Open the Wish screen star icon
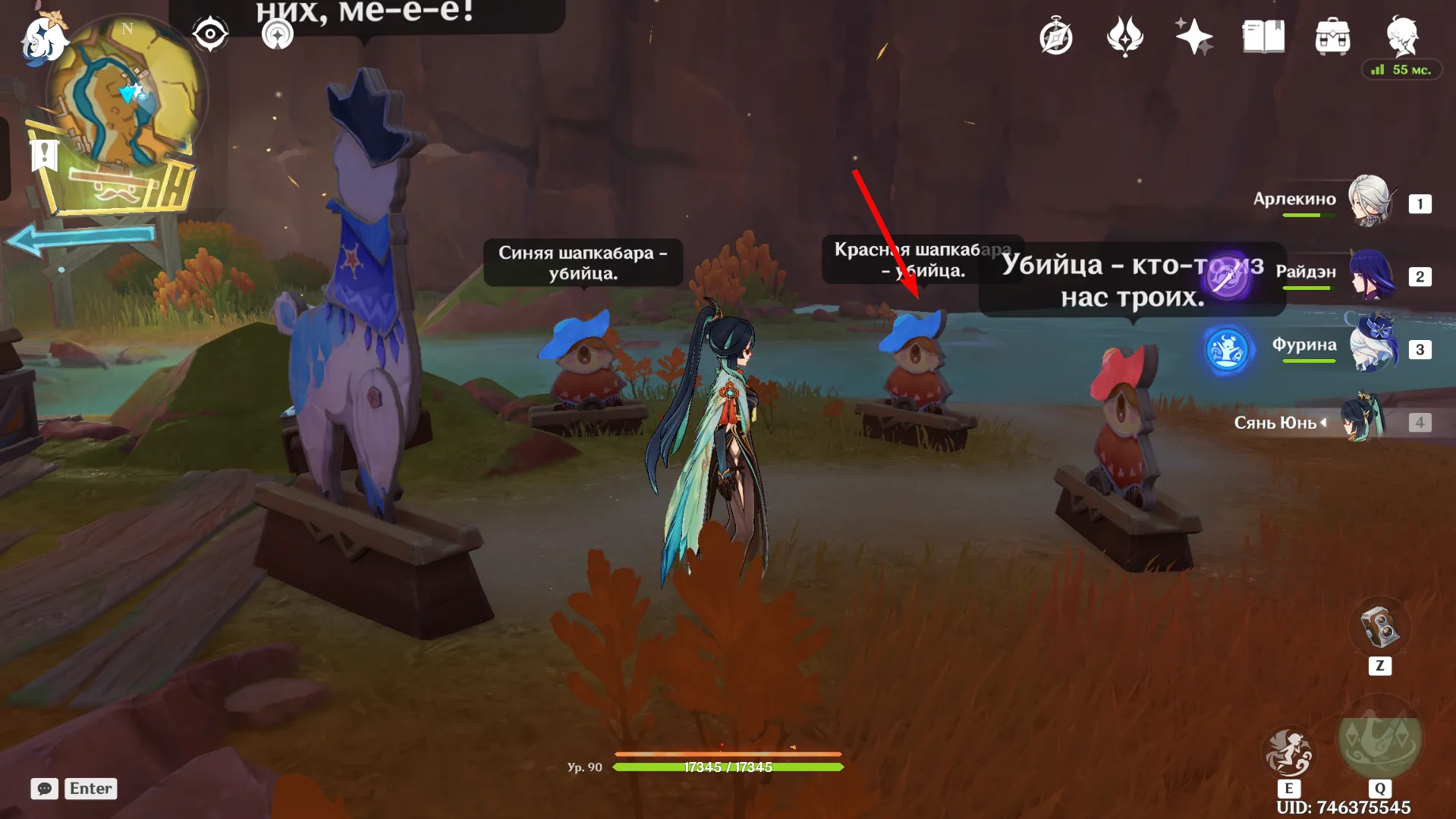1456x819 pixels. tap(1193, 36)
